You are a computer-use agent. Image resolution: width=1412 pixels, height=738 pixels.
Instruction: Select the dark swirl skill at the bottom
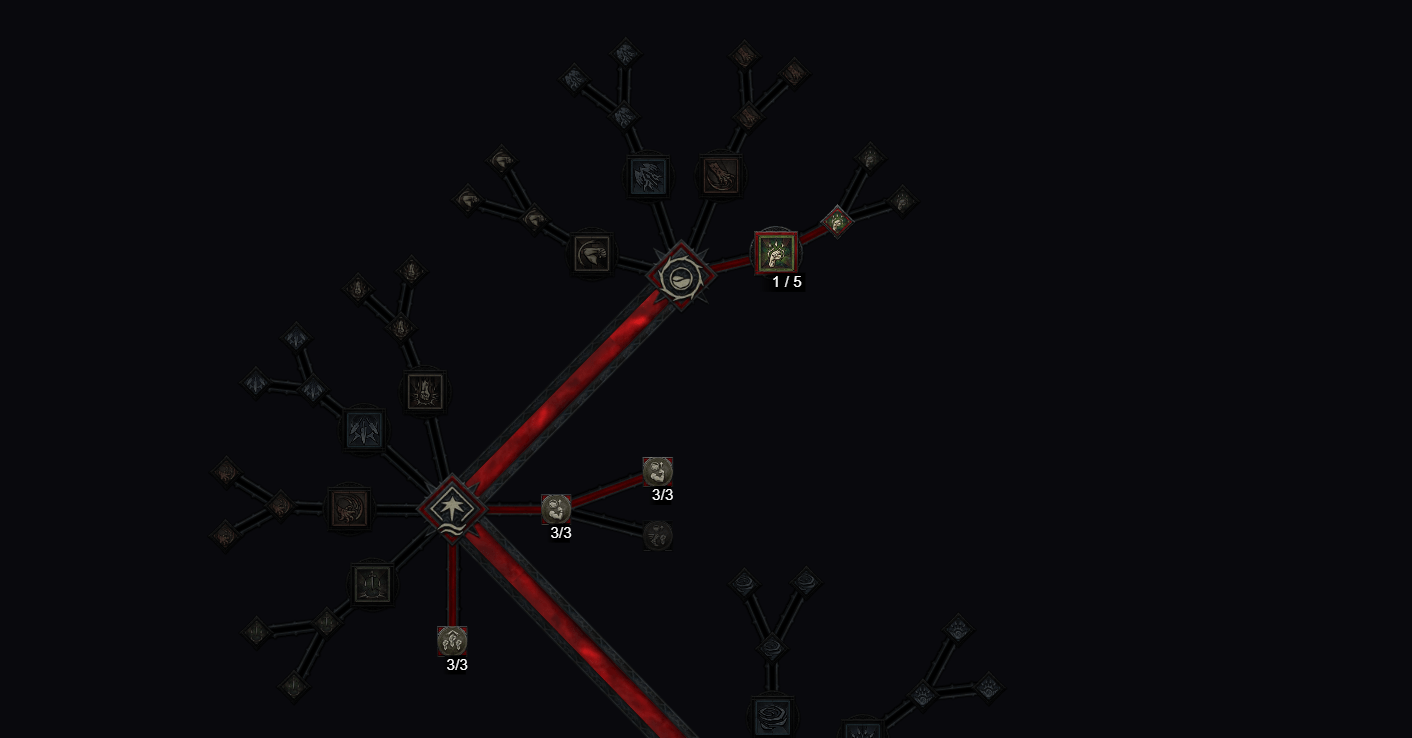pyautogui.click(x=773, y=717)
